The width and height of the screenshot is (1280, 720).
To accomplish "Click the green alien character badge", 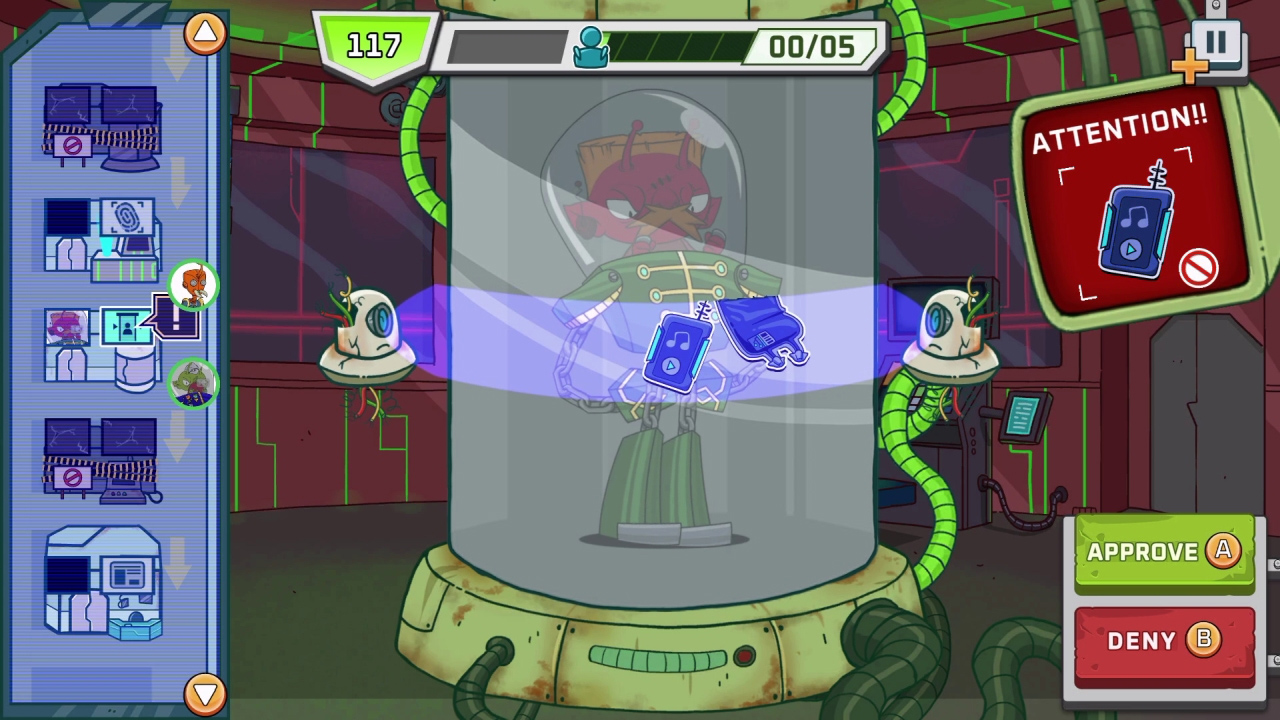I will point(195,385).
